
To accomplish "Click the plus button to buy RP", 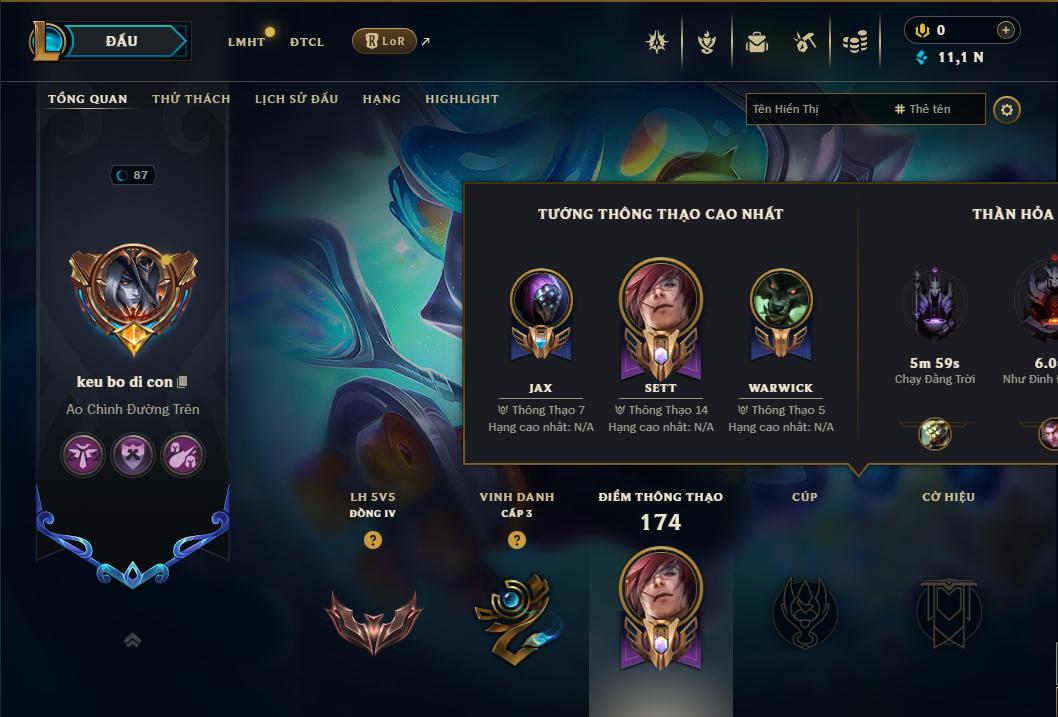I will [1005, 30].
